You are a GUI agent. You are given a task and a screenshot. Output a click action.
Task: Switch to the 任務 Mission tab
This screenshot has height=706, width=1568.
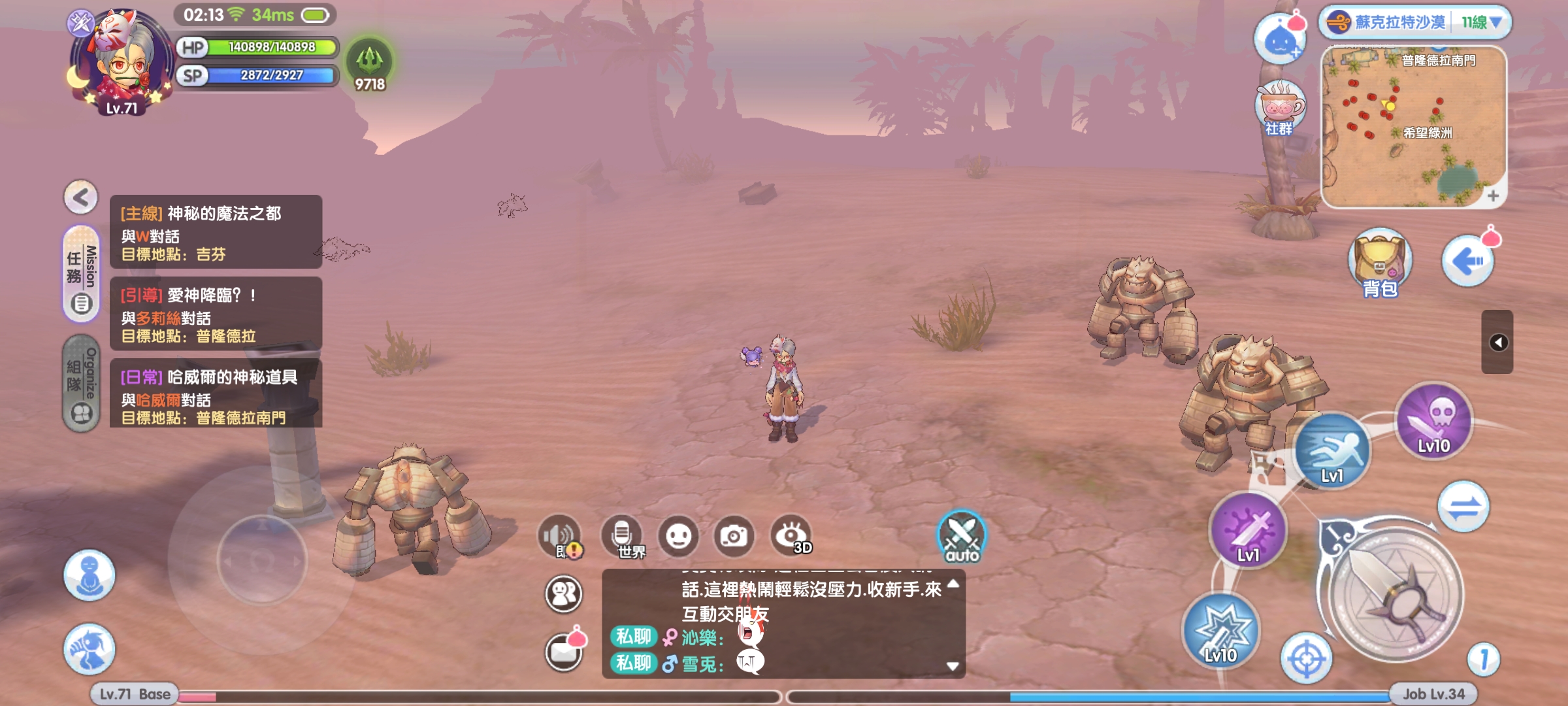pos(82,273)
